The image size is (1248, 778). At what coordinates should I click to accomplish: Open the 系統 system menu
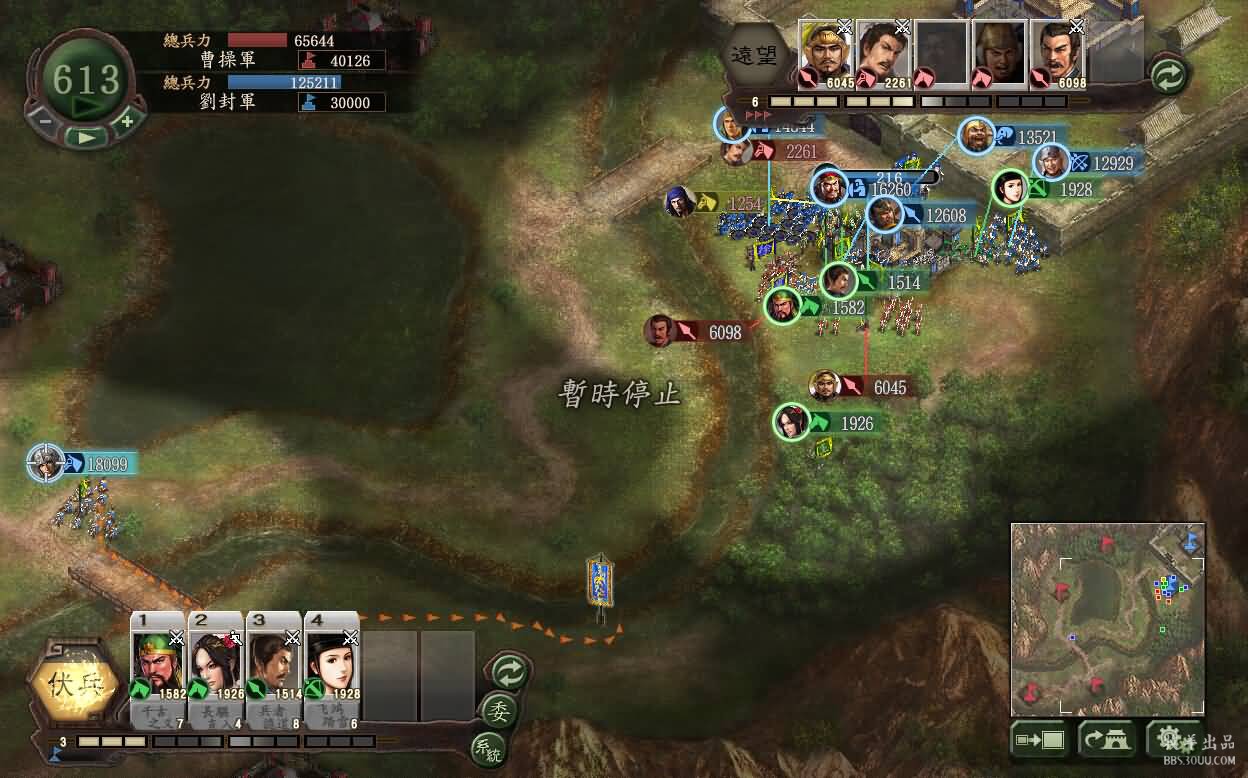pyautogui.click(x=487, y=748)
